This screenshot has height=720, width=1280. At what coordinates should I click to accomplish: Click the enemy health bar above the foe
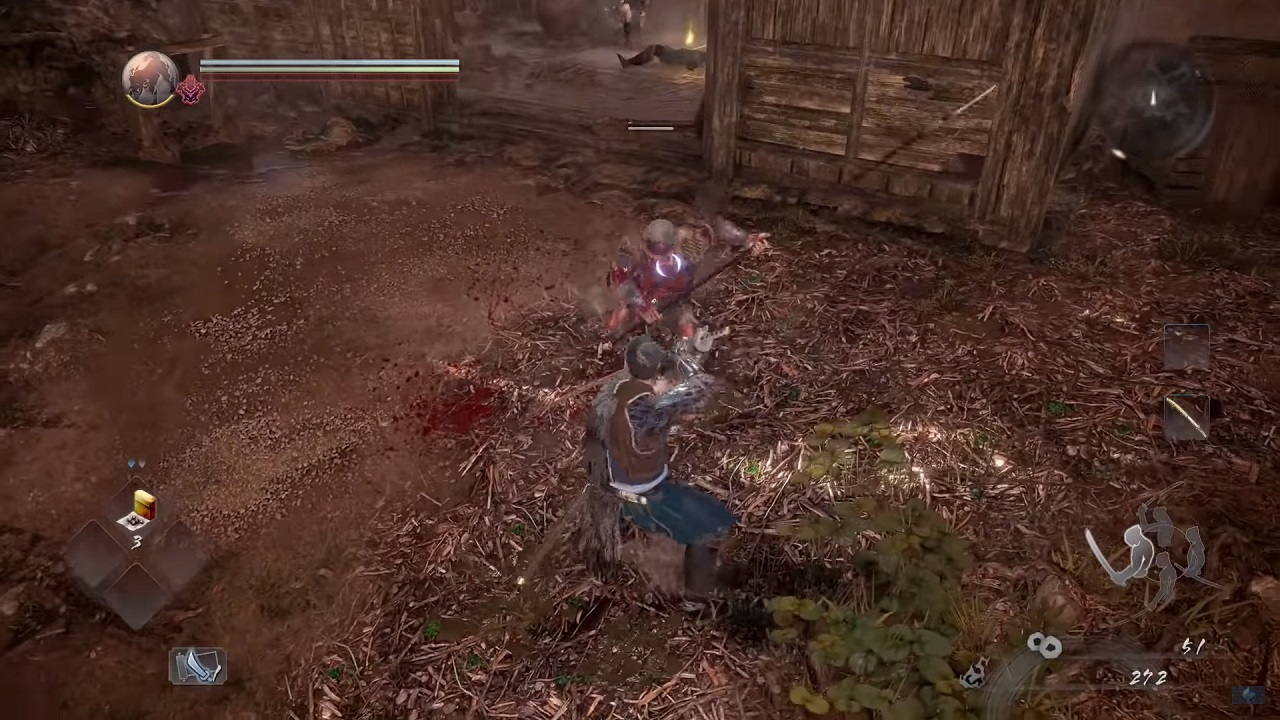pyautogui.click(x=650, y=127)
